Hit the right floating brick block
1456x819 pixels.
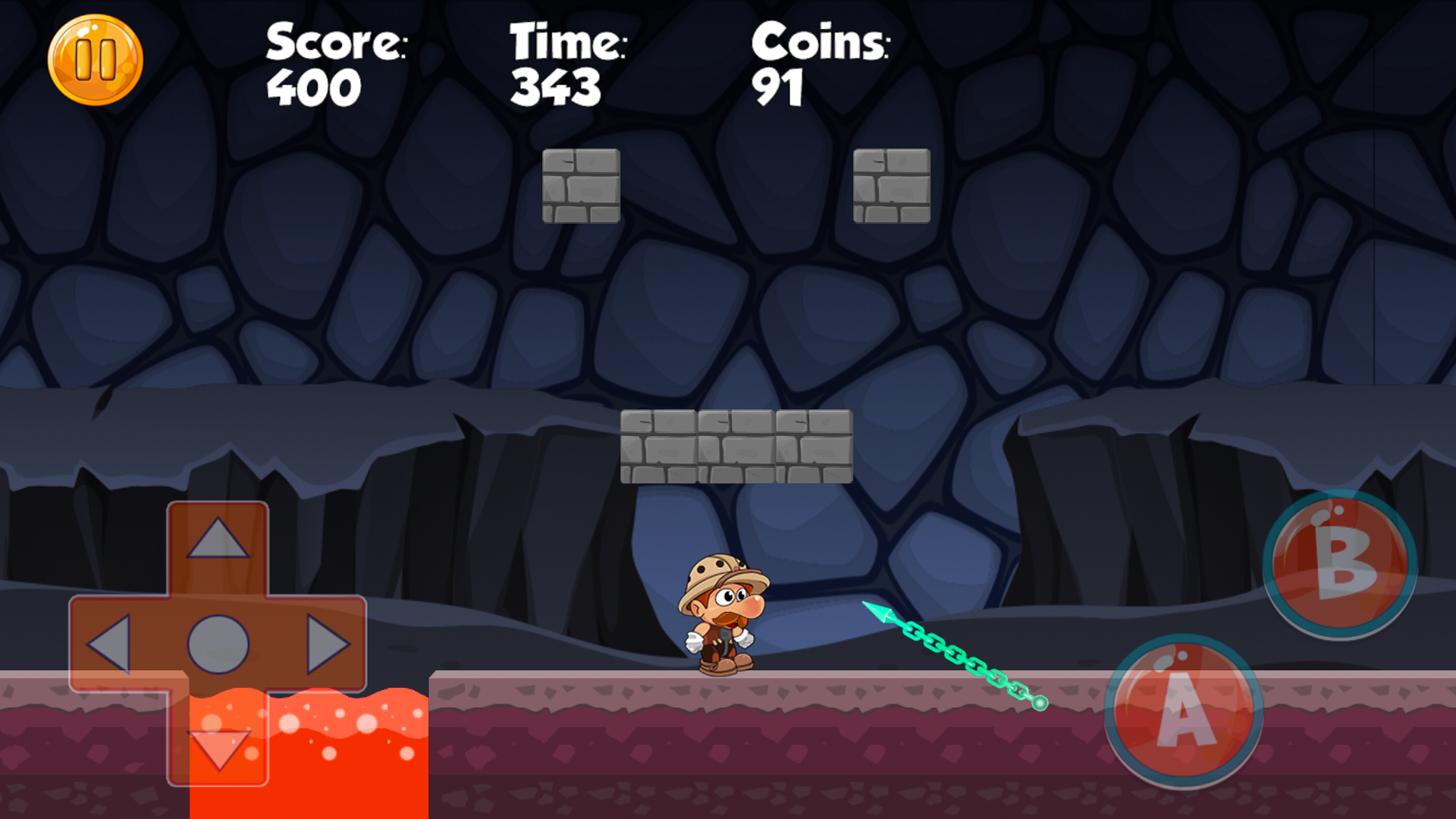tap(893, 186)
